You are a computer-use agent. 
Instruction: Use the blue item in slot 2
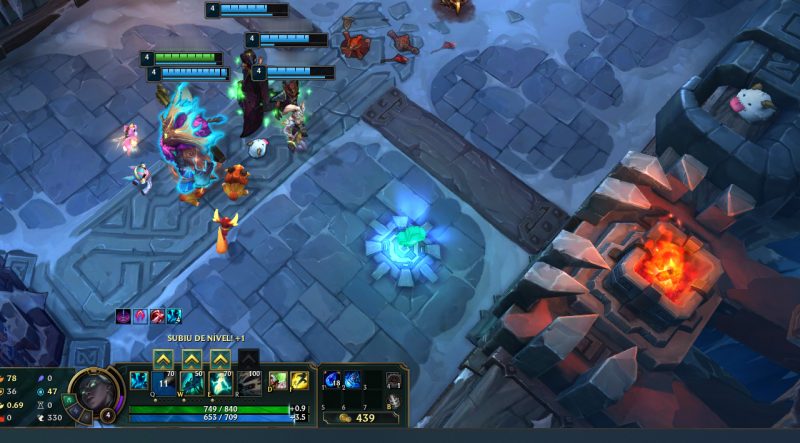[x=351, y=380]
